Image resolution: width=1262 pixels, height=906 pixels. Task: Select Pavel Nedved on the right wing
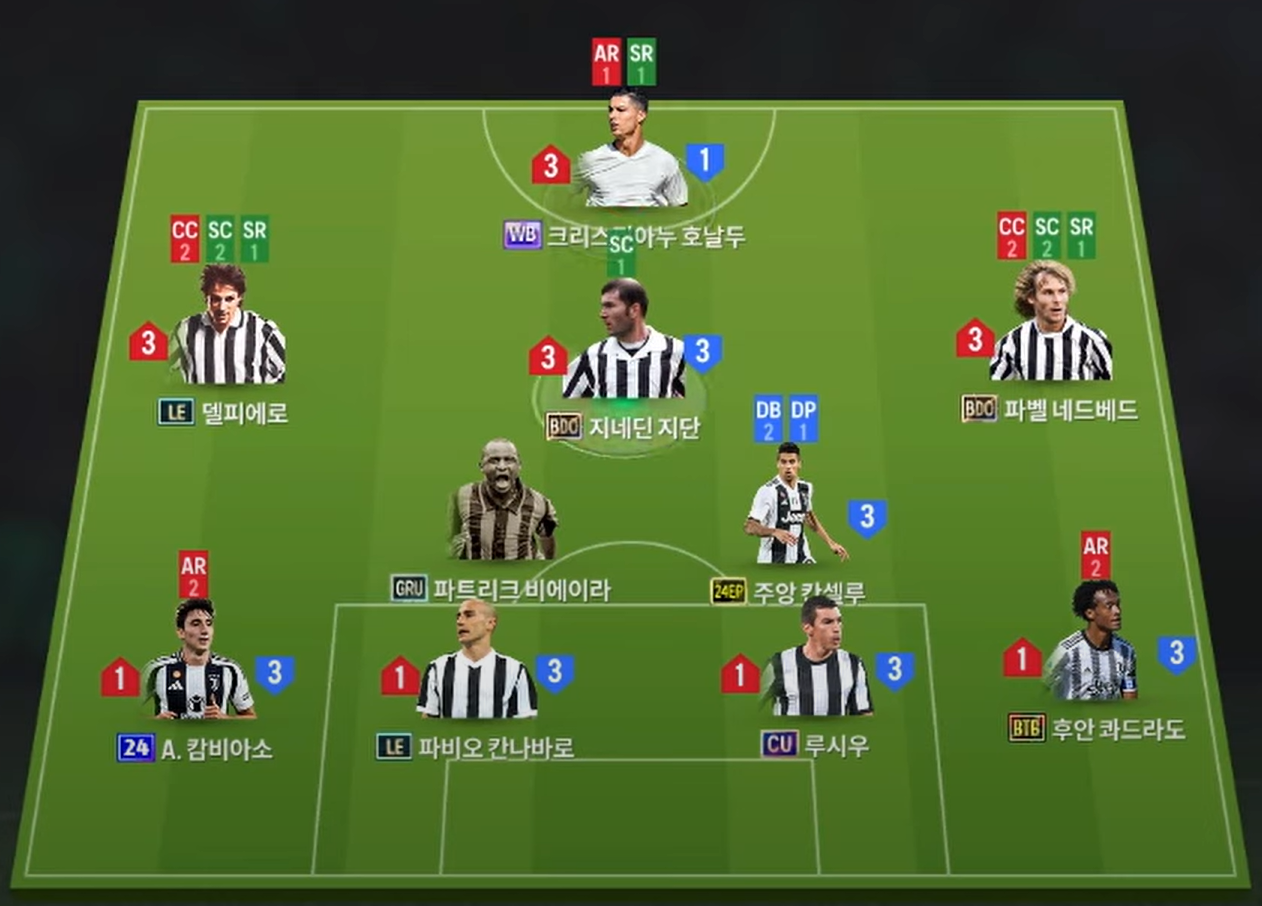click(1049, 332)
